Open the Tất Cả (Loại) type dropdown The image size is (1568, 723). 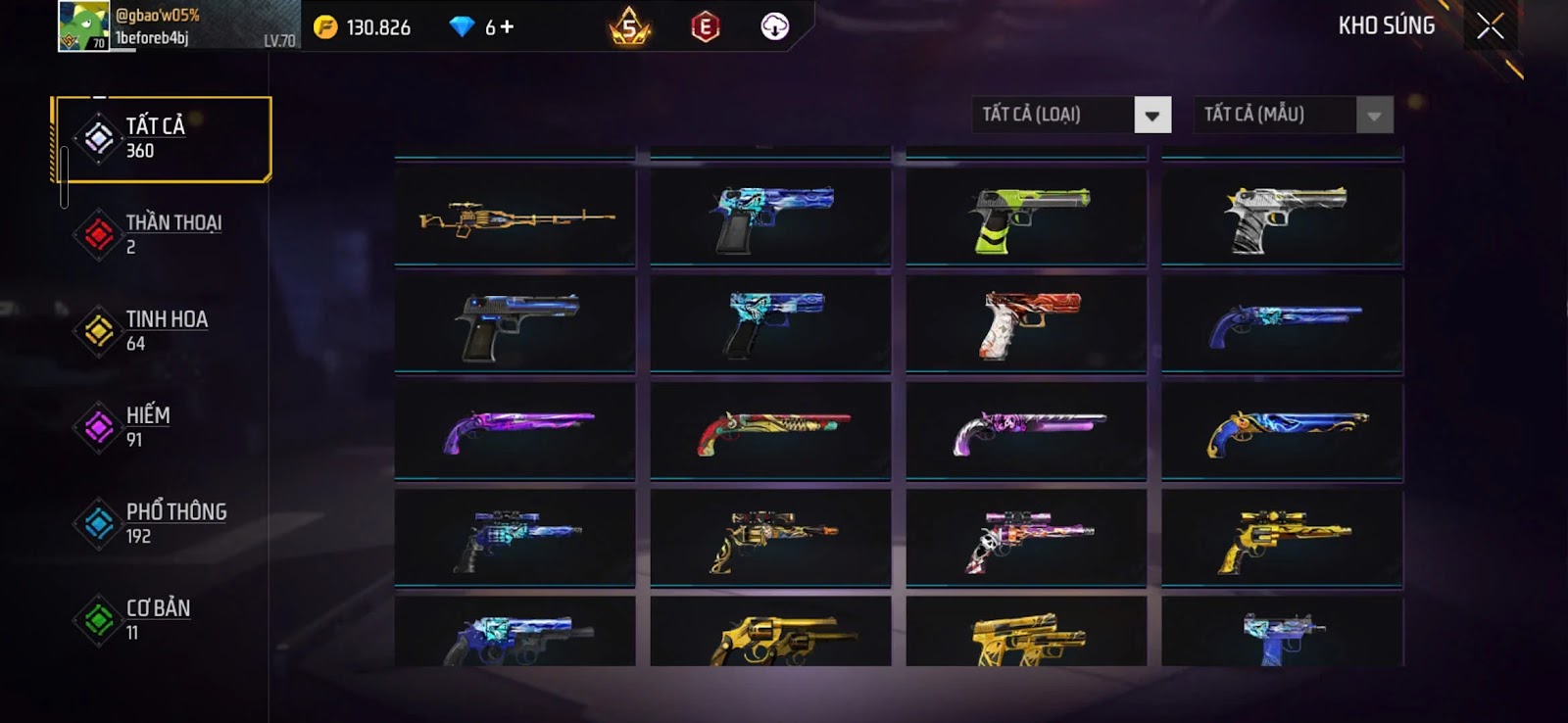click(1152, 115)
